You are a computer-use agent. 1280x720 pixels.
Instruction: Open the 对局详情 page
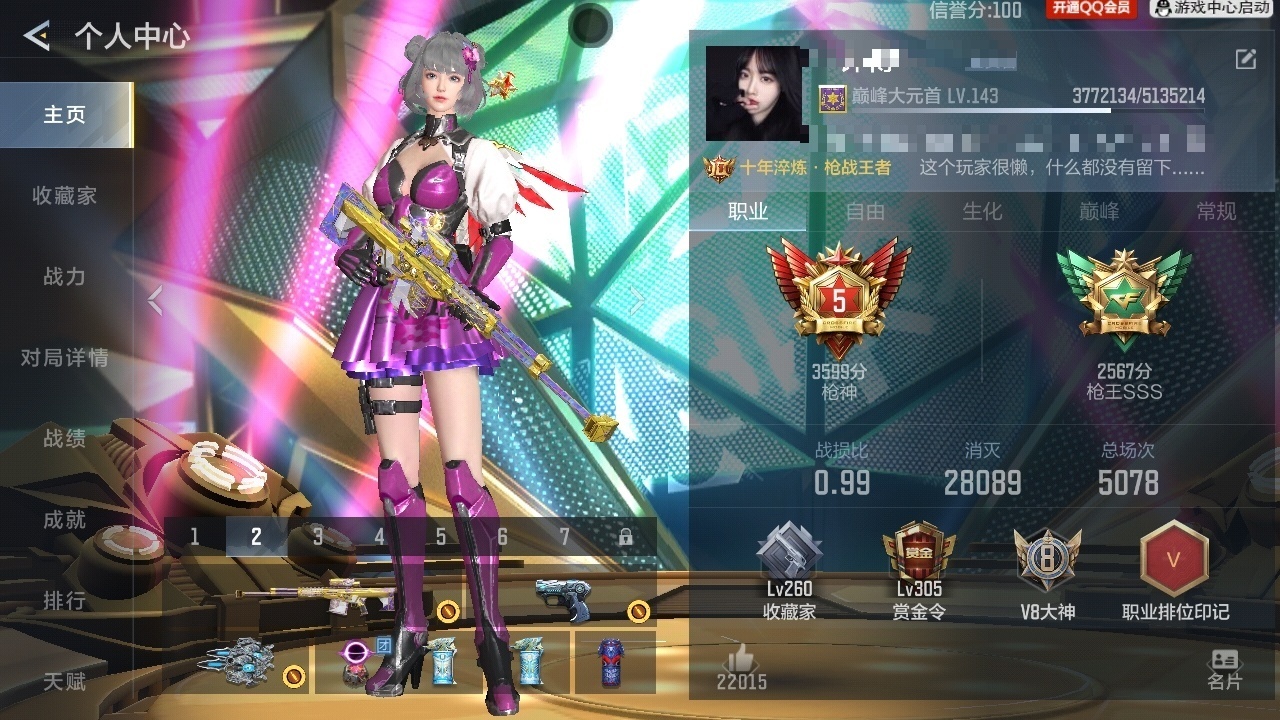click(64, 358)
